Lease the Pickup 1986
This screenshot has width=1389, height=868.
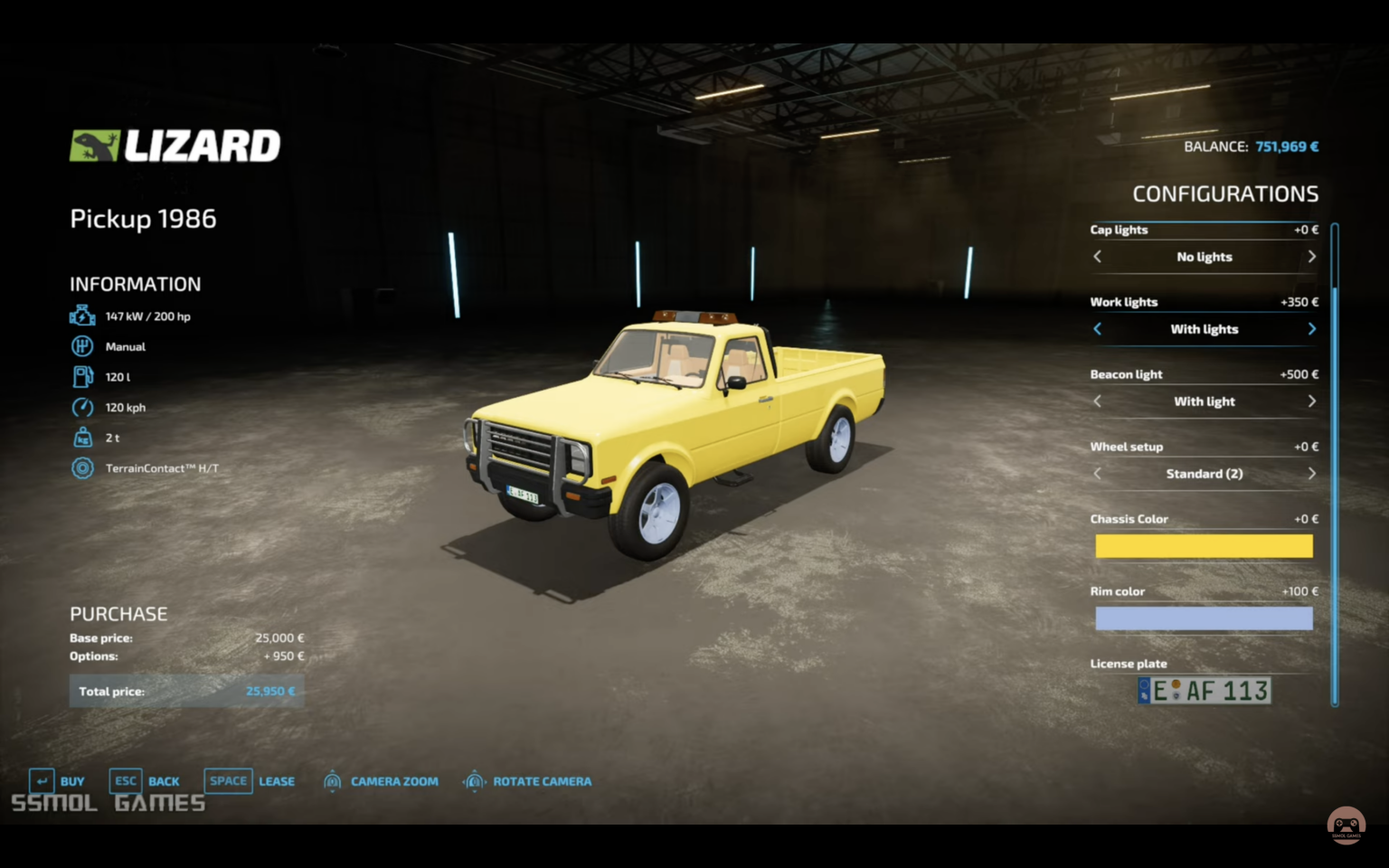(250, 781)
